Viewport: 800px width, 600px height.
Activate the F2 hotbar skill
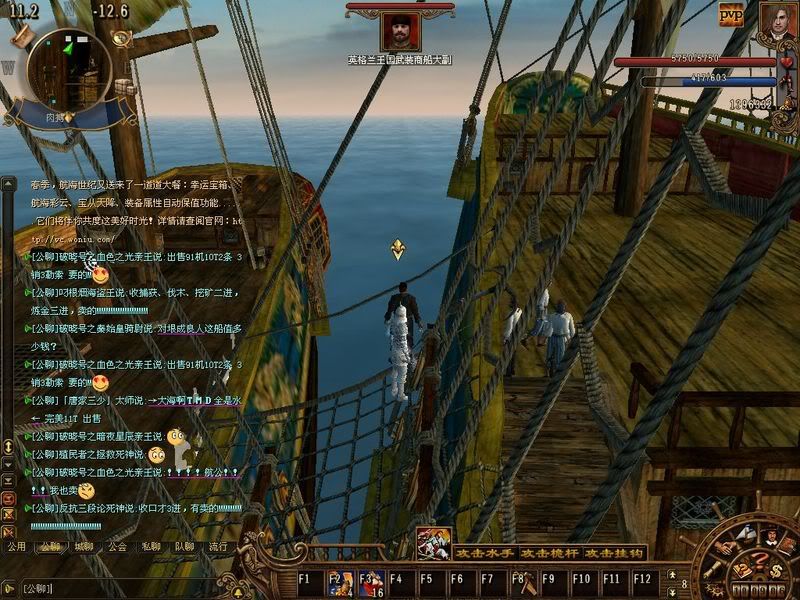click(x=341, y=579)
